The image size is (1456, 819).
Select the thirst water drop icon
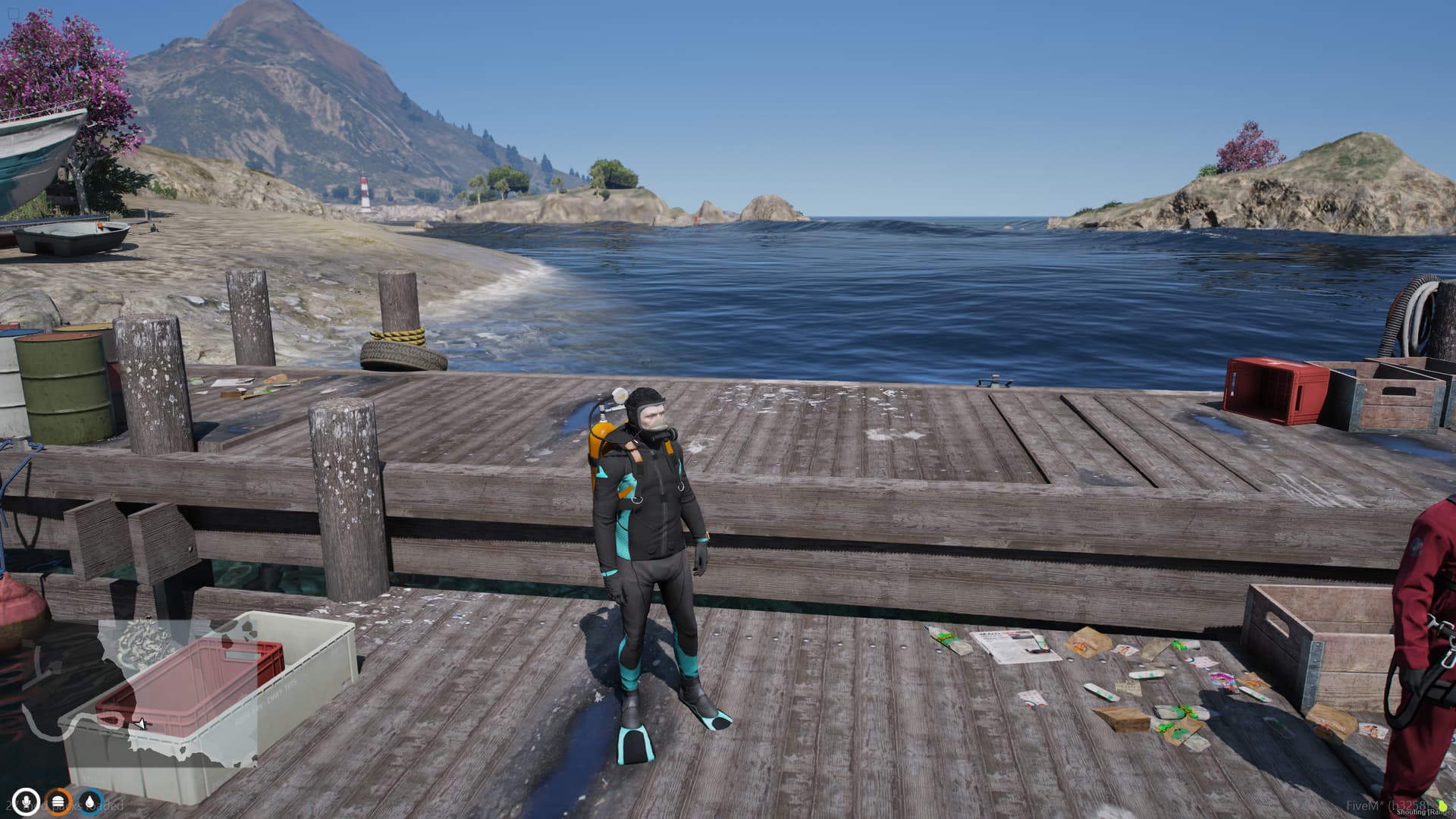pyautogui.click(x=90, y=801)
